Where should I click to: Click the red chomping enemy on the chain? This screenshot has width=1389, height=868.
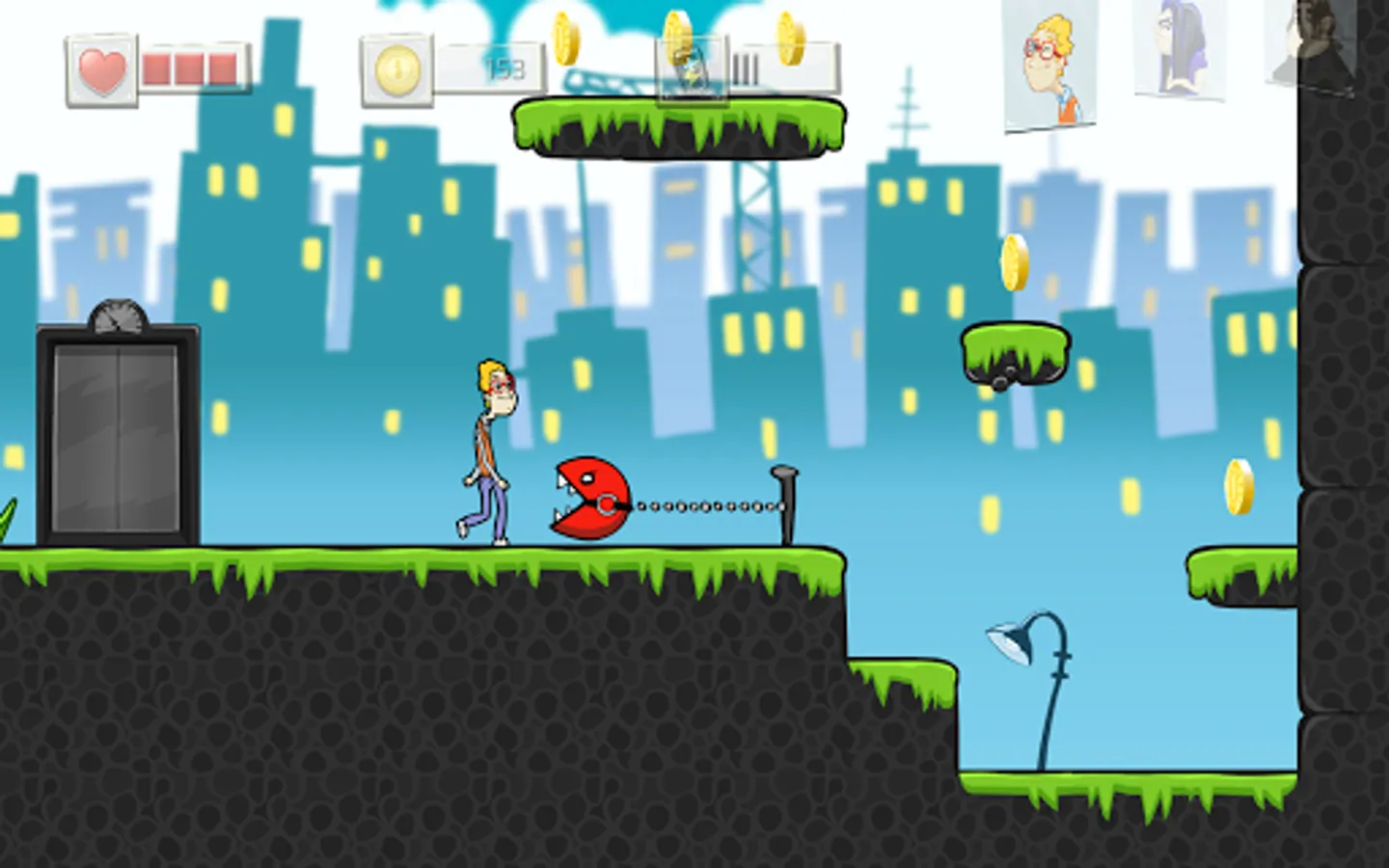click(588, 497)
